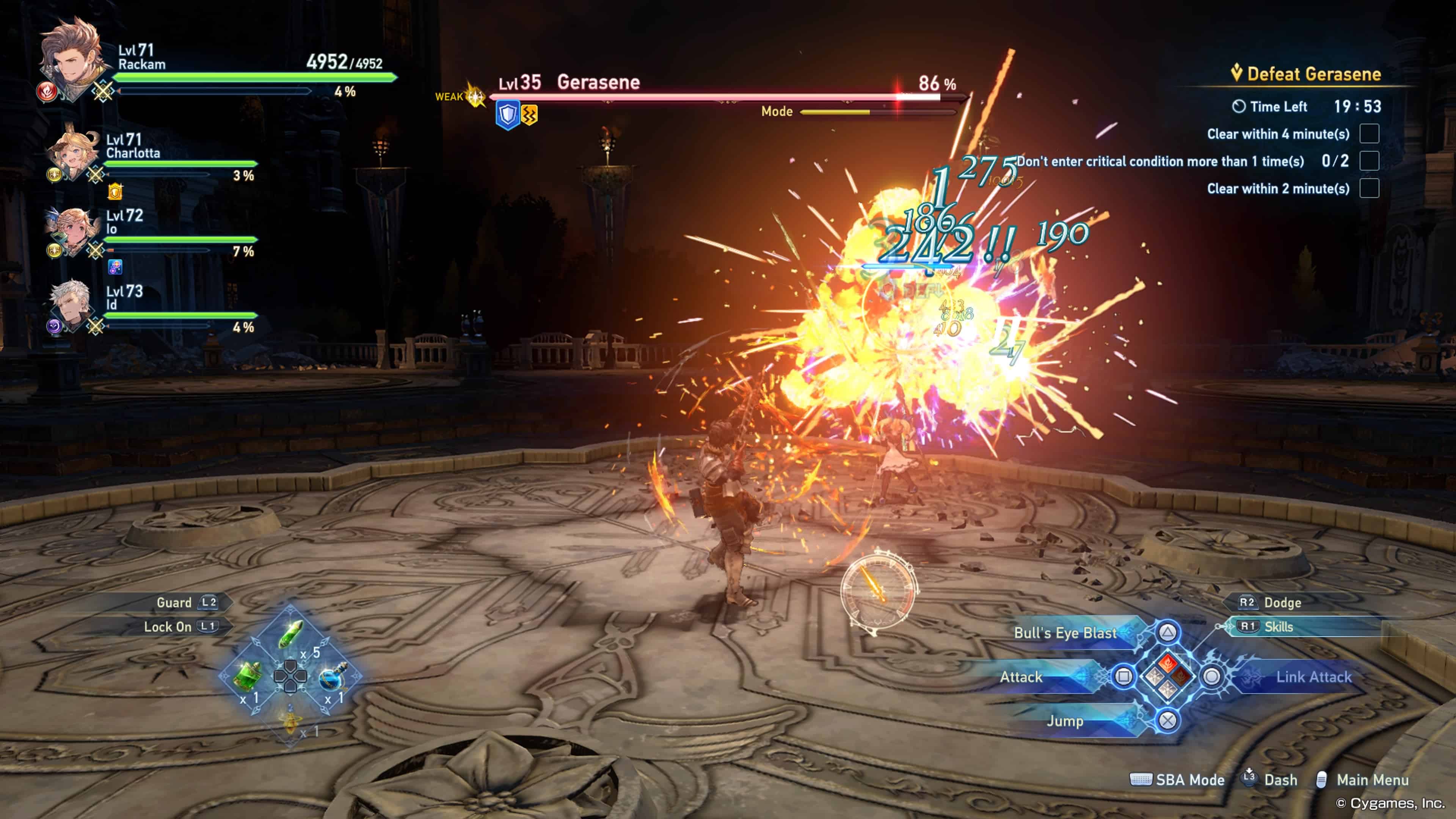Open the Main Menu
The width and height of the screenshot is (1456, 819).
[1372, 780]
